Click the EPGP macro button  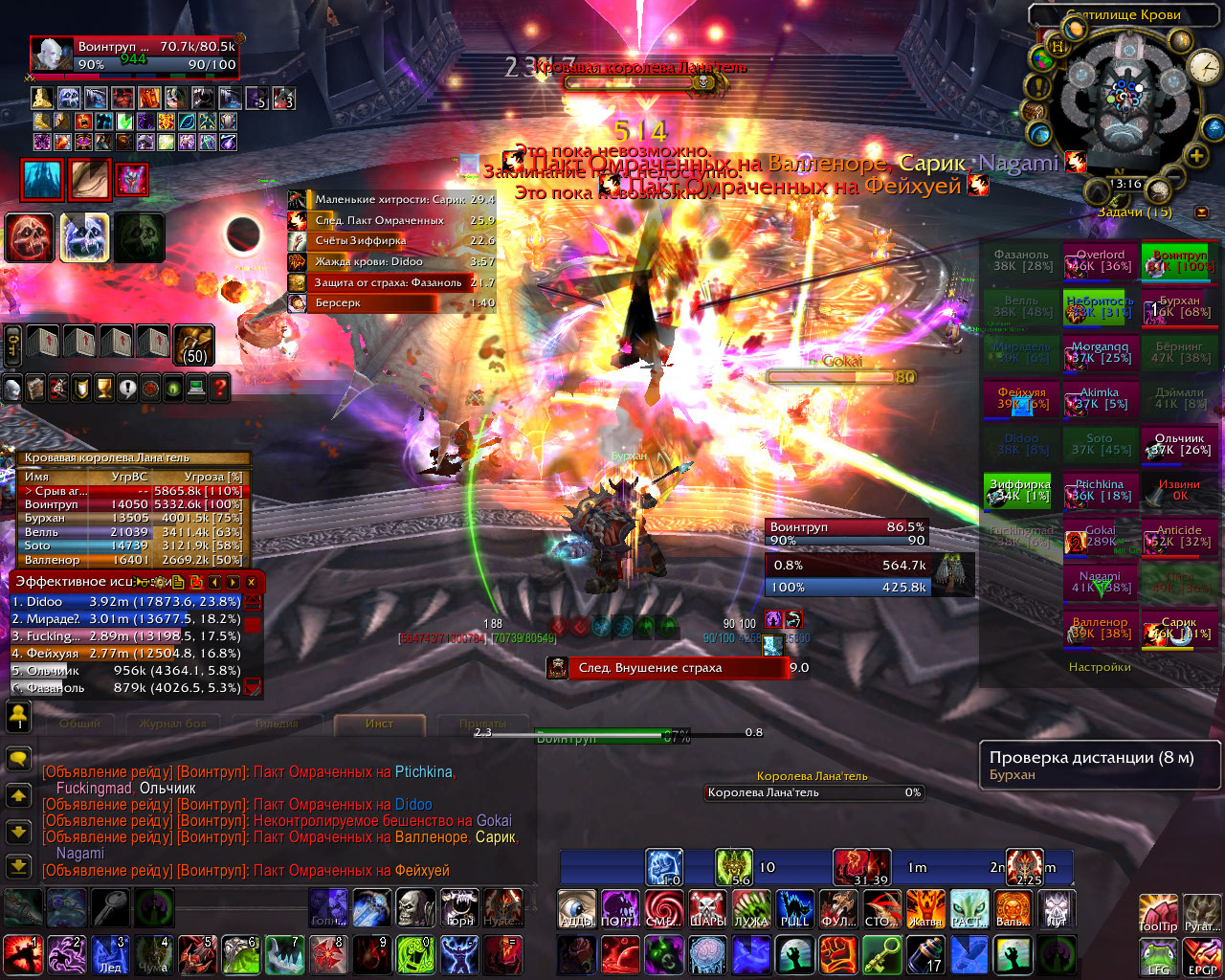tap(1201, 956)
